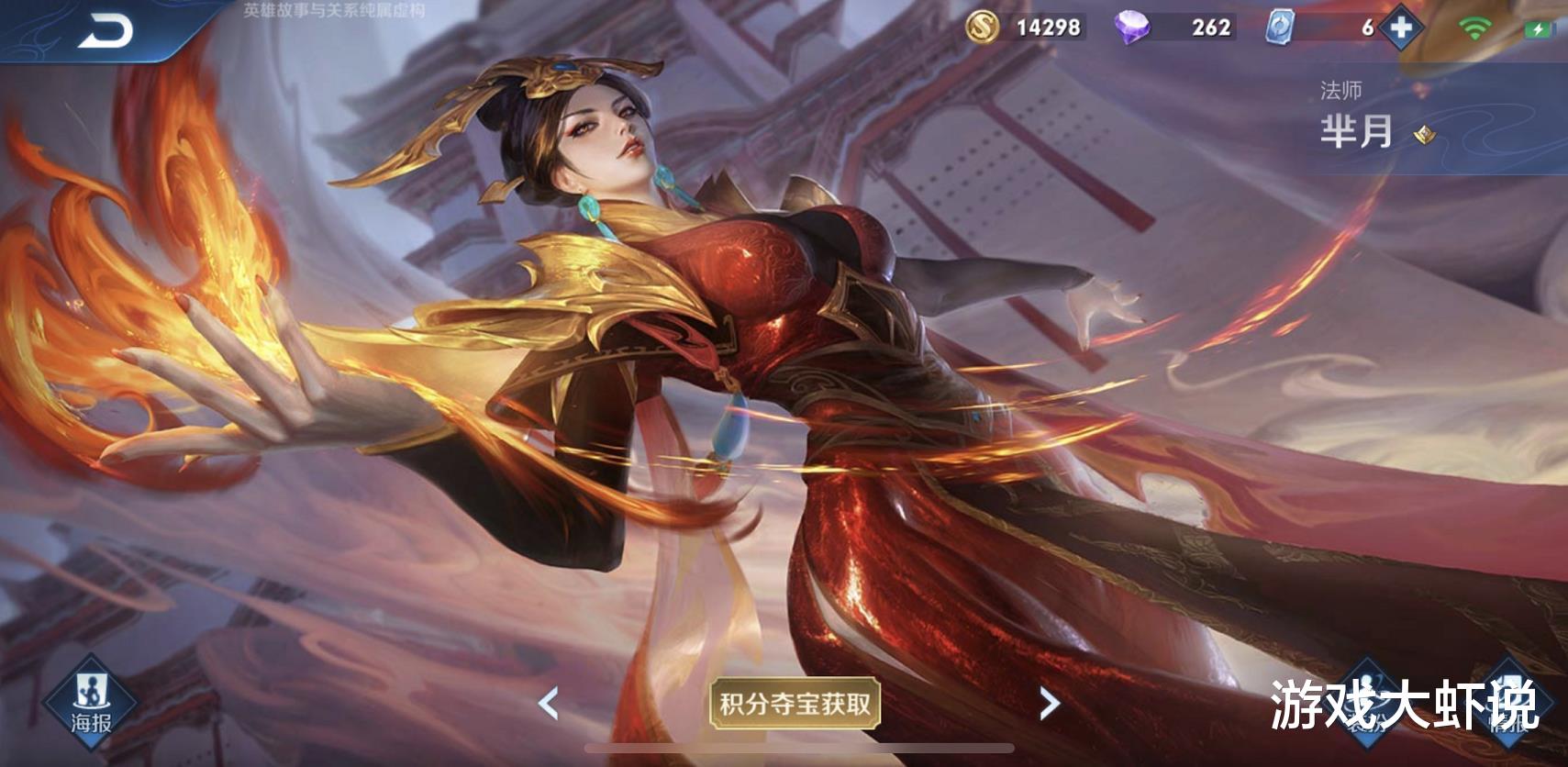The height and width of the screenshot is (767, 1568).
Task: Tap the battery charging indicator
Action: pyautogui.click(x=1539, y=28)
